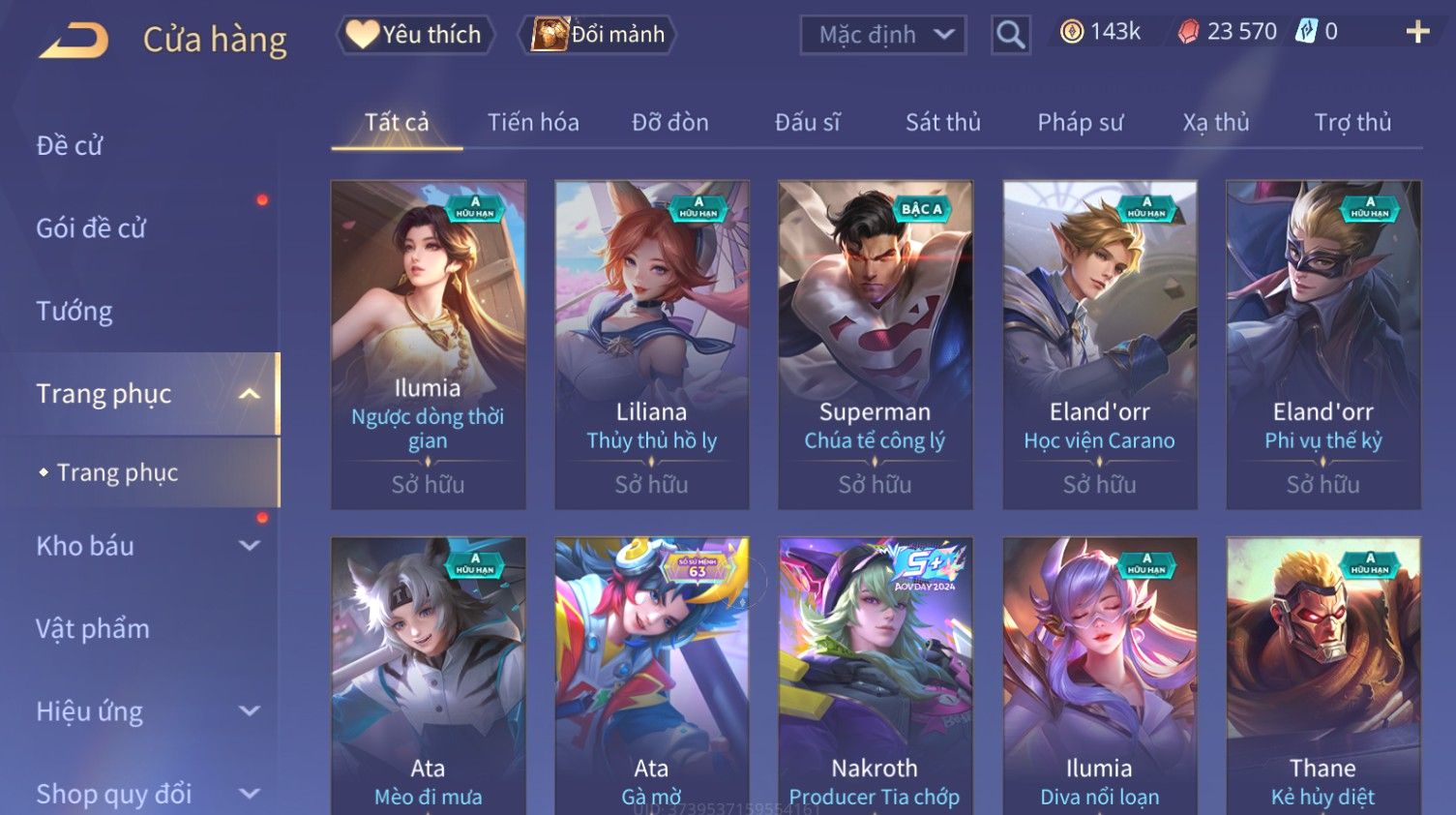Switch to the Xạ thủ tab
The height and width of the screenshot is (815, 1456).
coord(1215,123)
